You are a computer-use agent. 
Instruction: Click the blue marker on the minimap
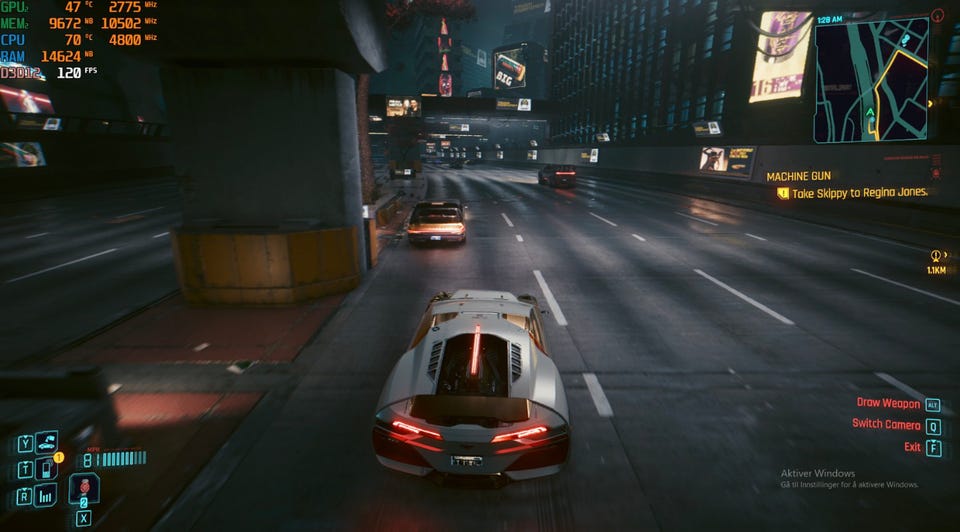(906, 40)
